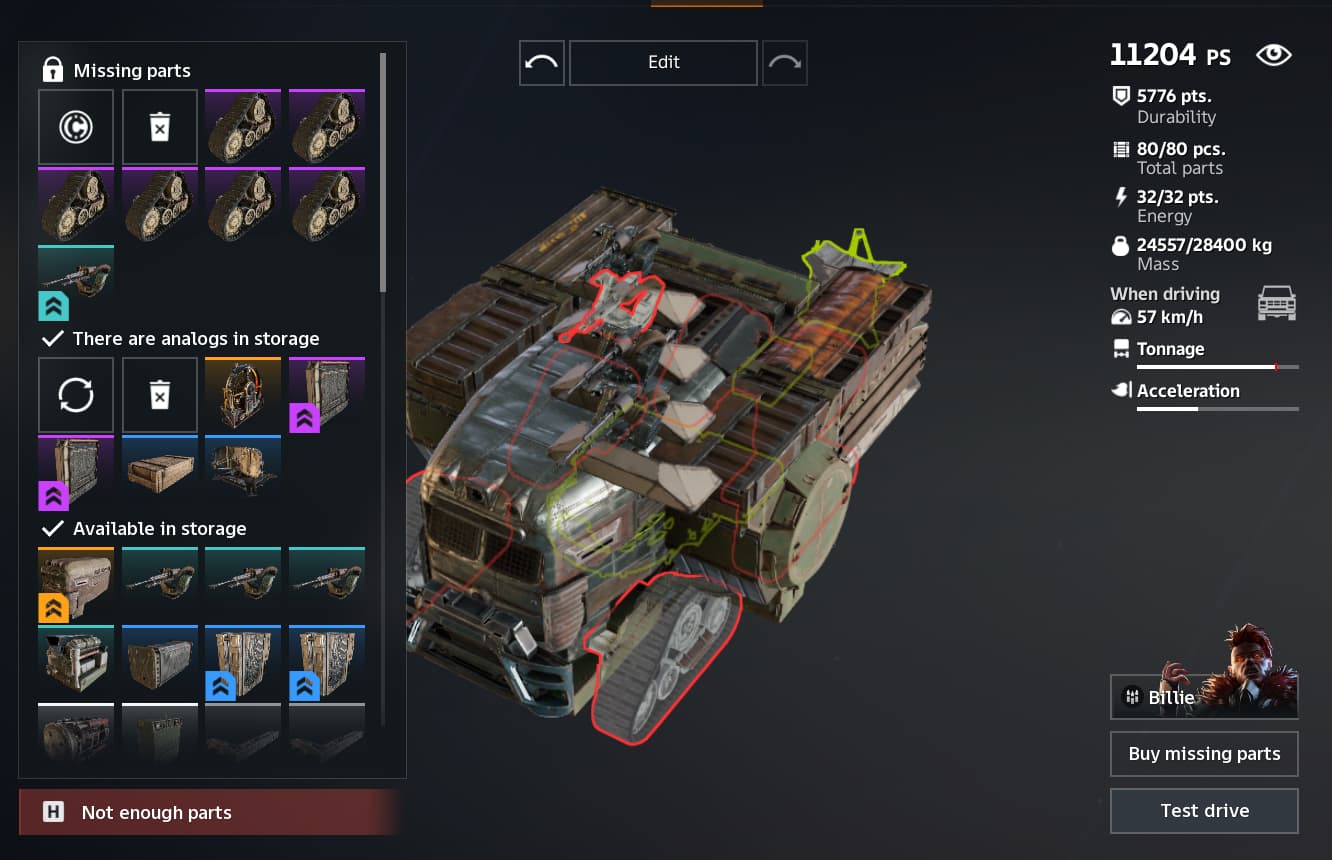The height and width of the screenshot is (860, 1332).
Task: Toggle the eye visibility icon
Action: click(1273, 56)
